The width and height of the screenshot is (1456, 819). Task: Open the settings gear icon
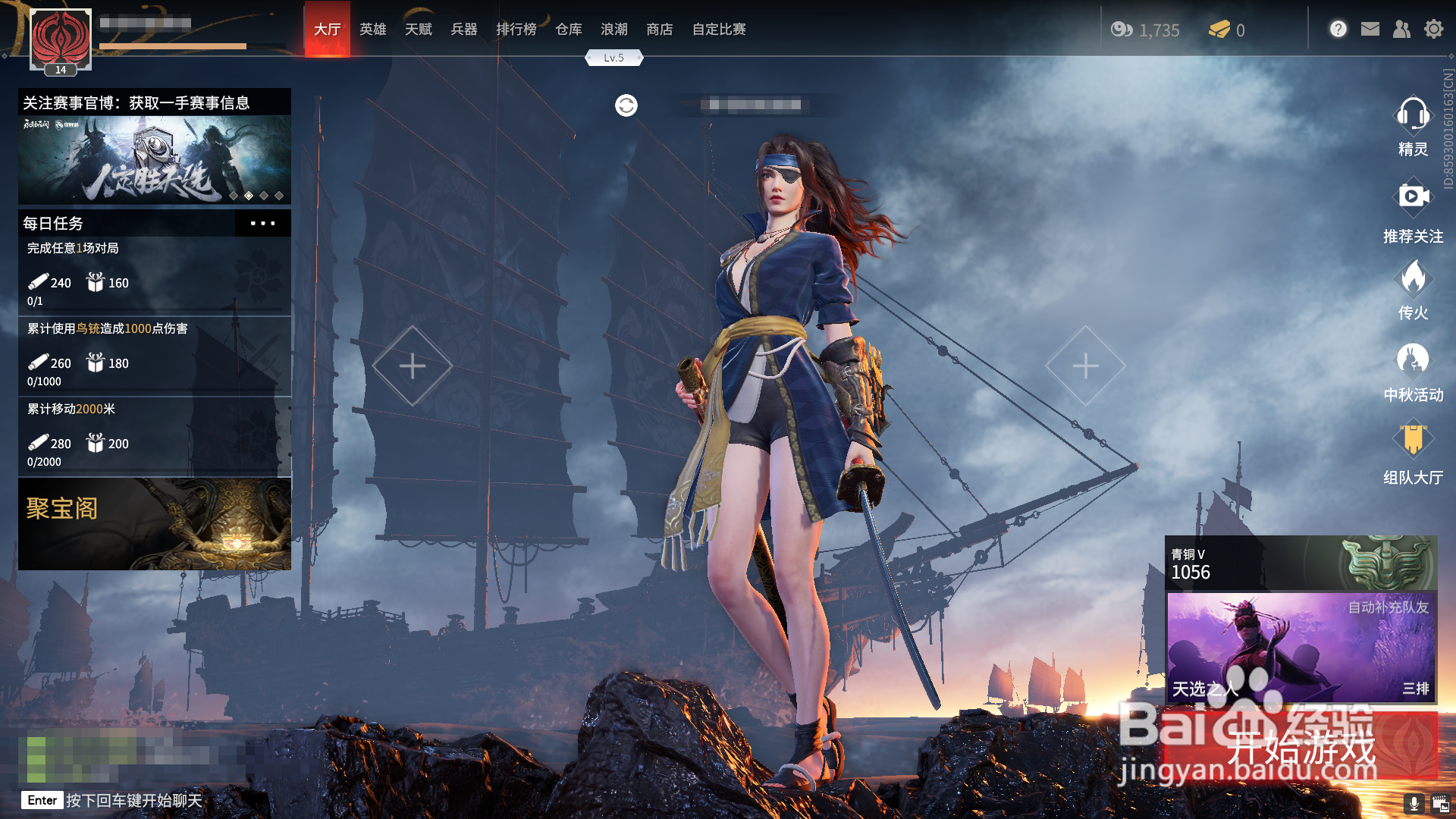coord(1433,30)
